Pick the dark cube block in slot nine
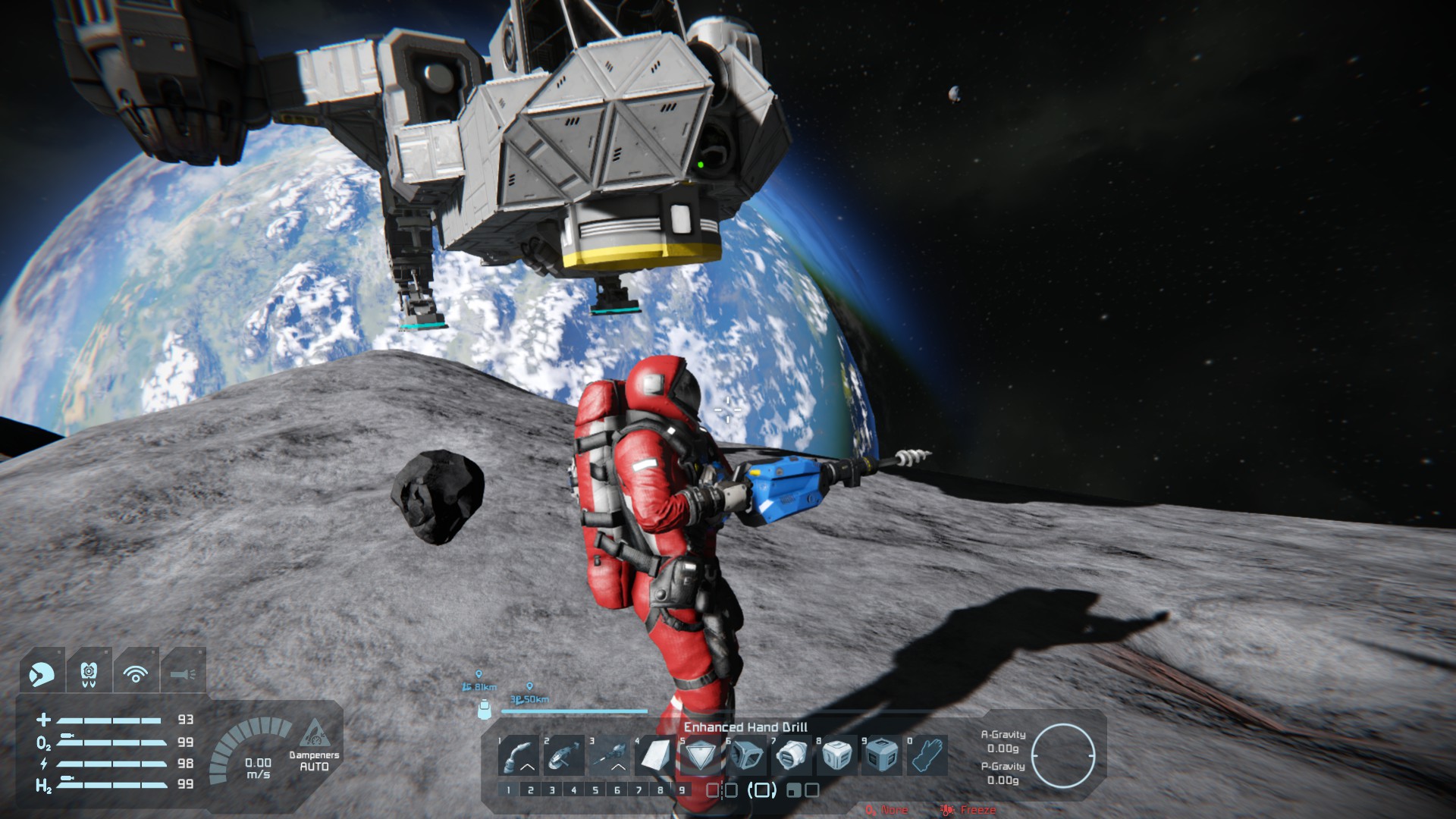 coord(883,755)
